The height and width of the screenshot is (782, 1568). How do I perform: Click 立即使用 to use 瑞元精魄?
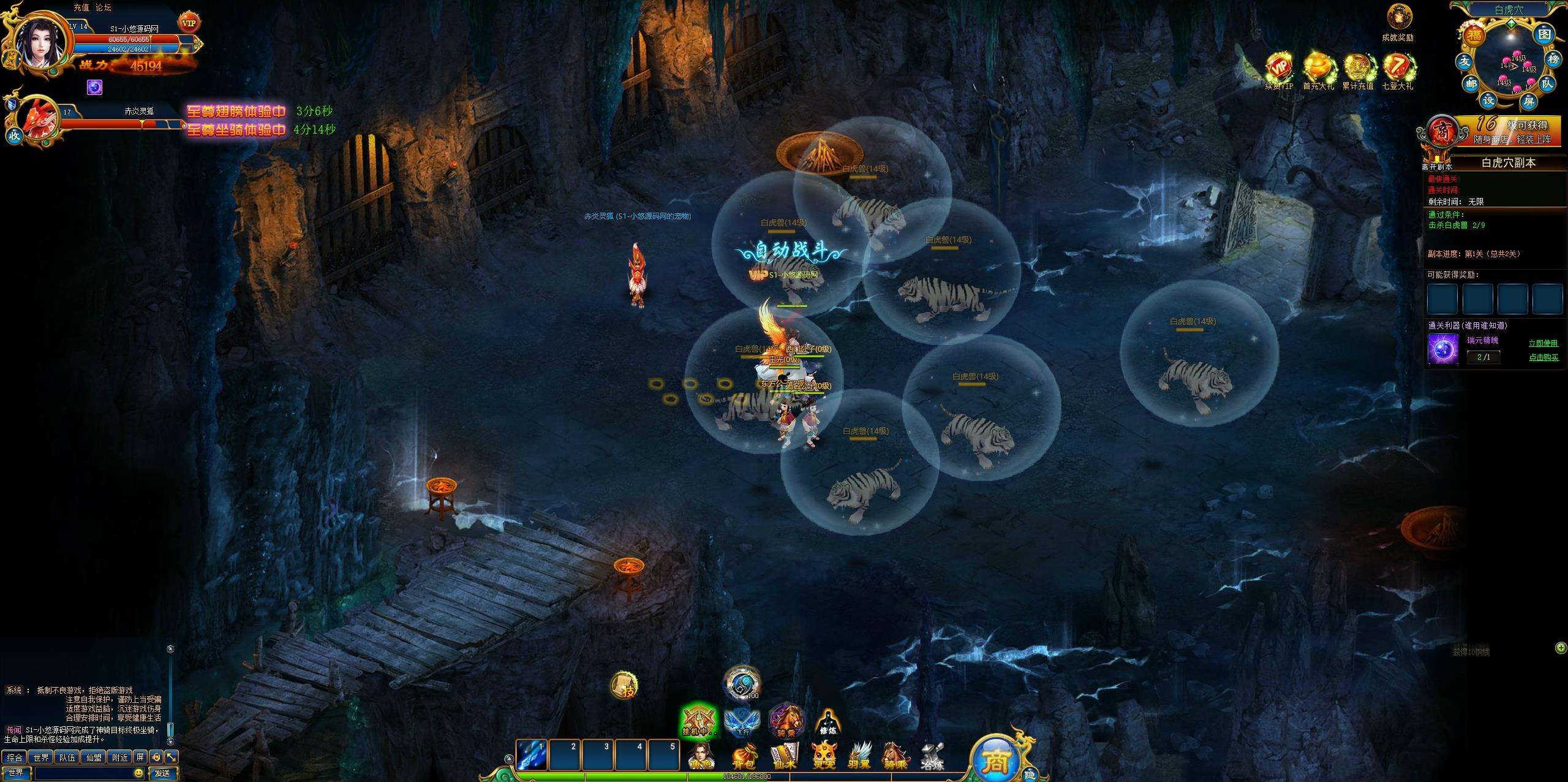click(x=1543, y=343)
